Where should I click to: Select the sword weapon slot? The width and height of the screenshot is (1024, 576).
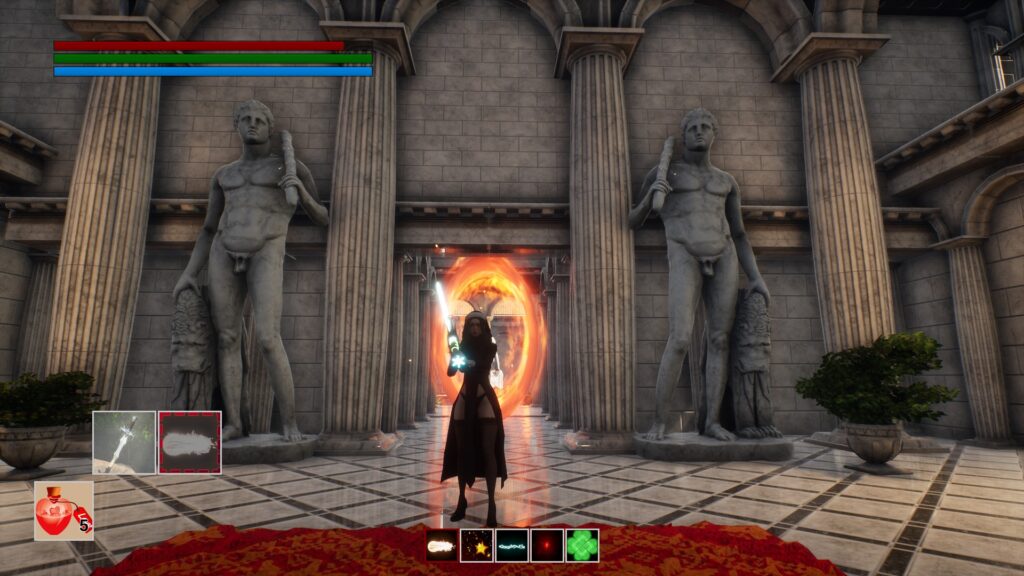coord(124,442)
